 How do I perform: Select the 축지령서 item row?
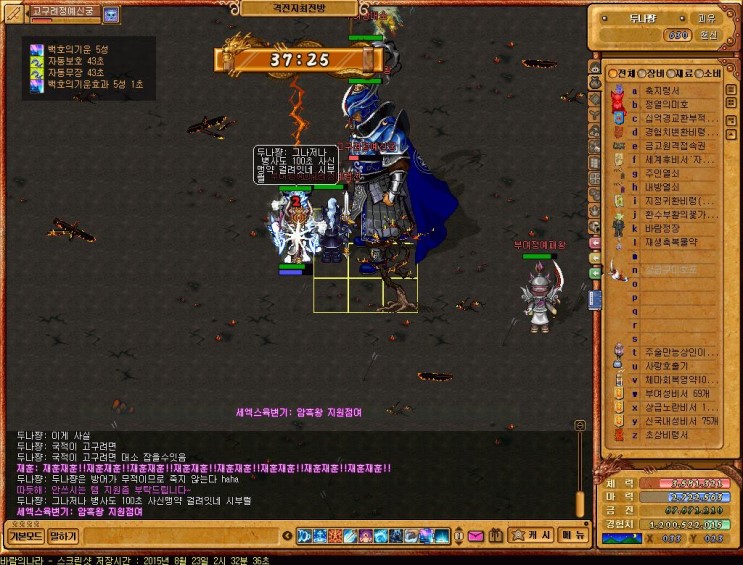tap(663, 89)
